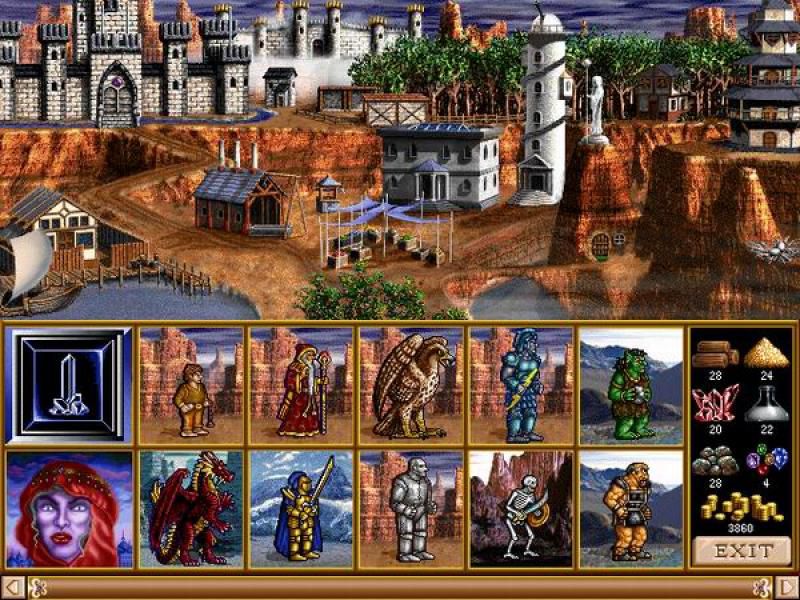Go to previous town with left arrow
The image size is (800, 600).
[12, 587]
